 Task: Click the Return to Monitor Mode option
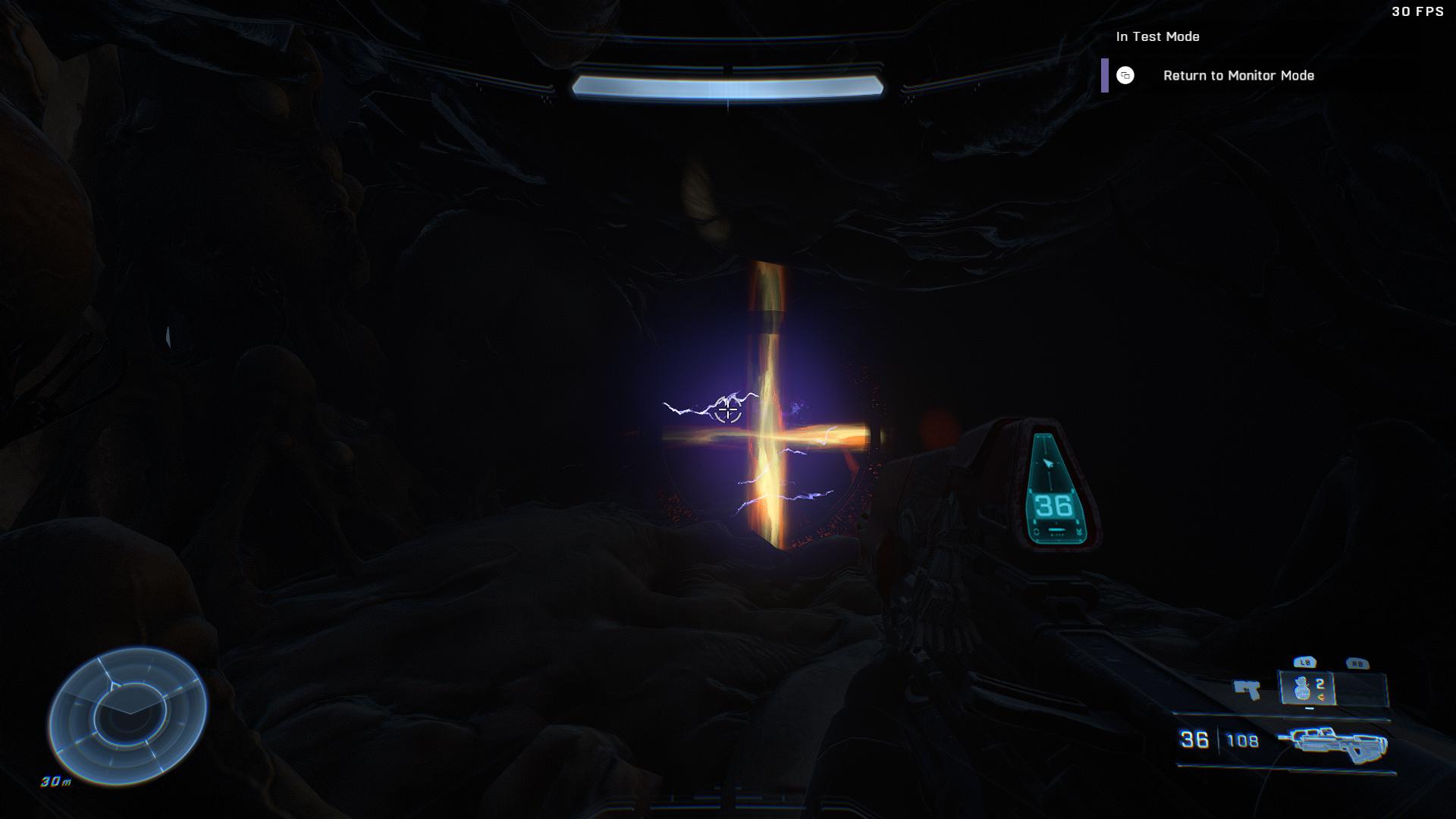tap(1238, 76)
